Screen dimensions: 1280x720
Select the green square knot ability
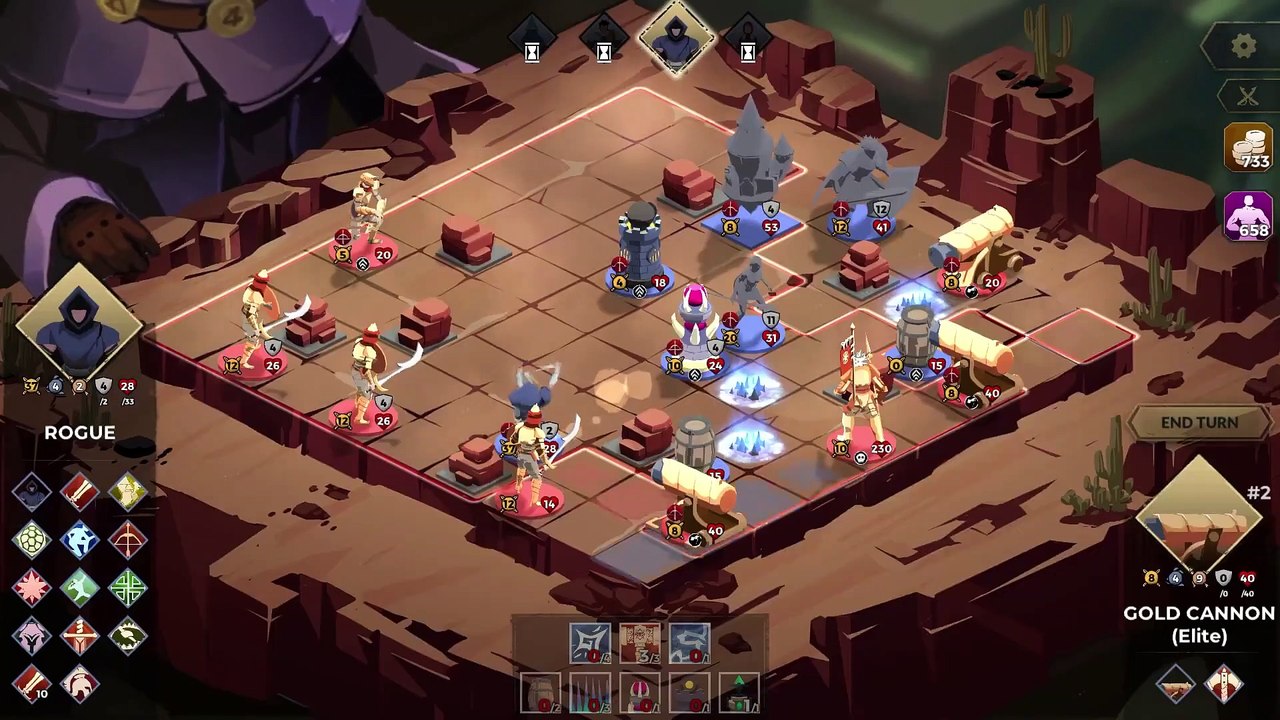coord(128,587)
